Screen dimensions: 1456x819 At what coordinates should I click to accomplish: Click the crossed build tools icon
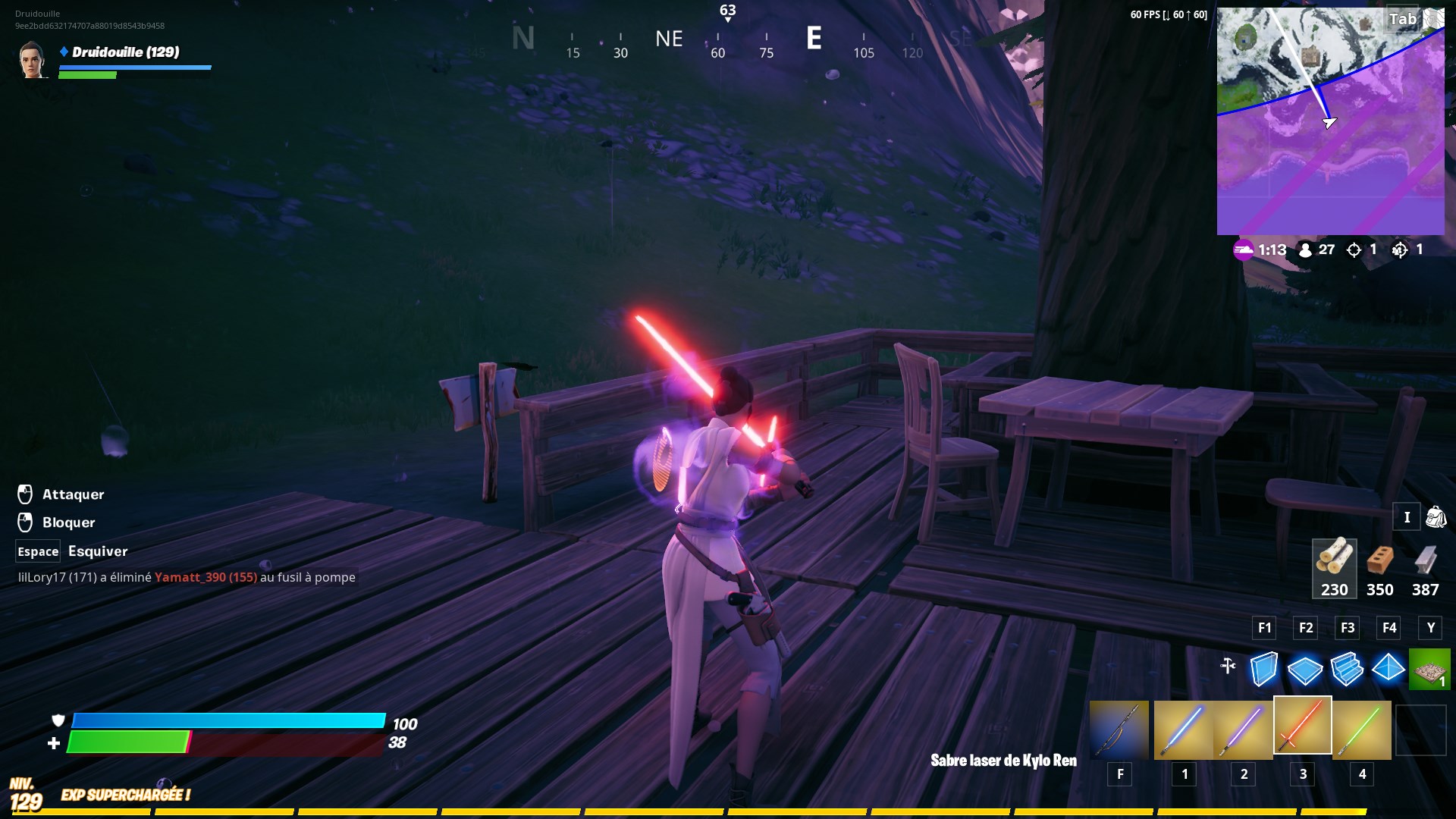click(x=1228, y=667)
